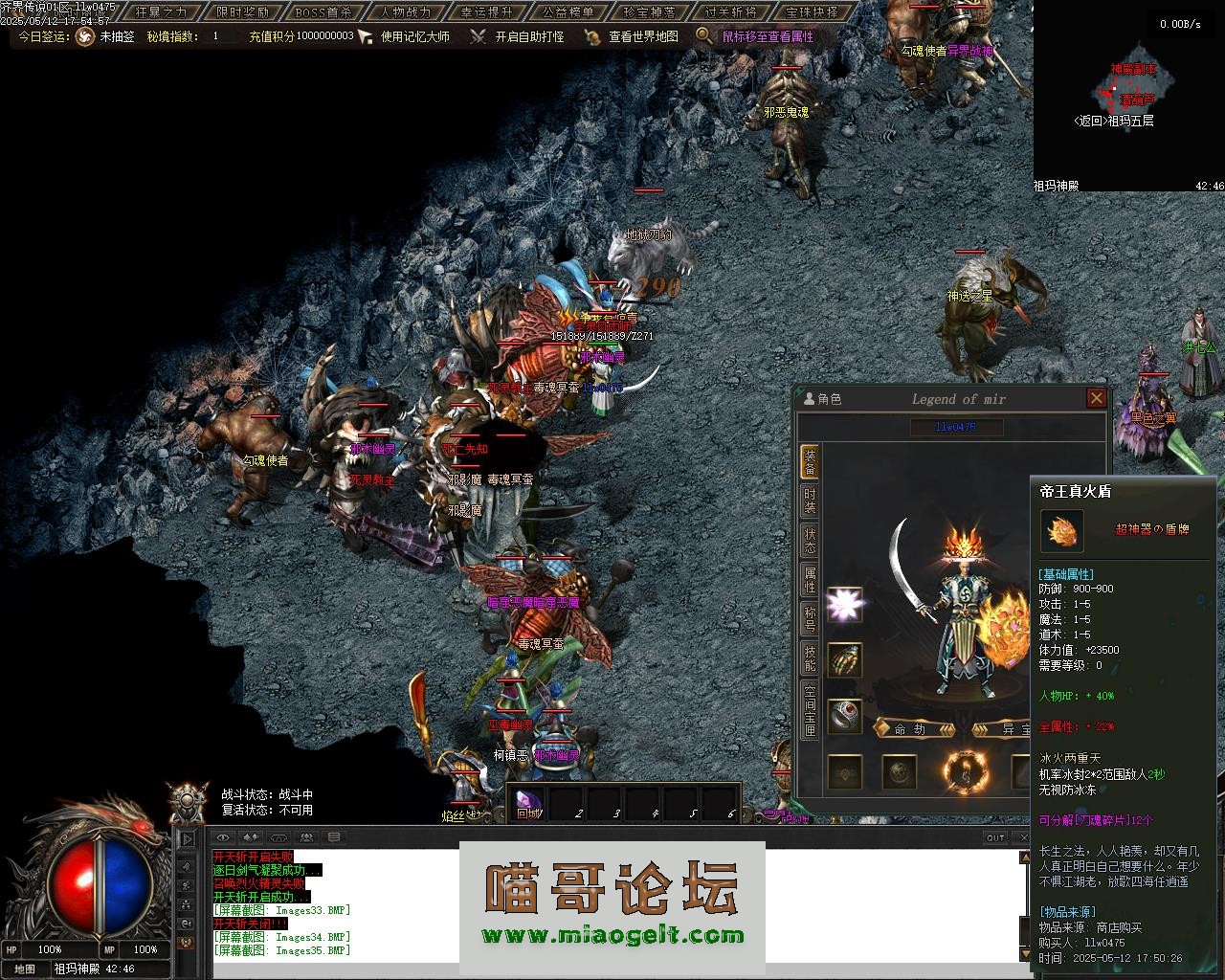Close the 角色 character window
This screenshot has height=980, width=1225.
(1097, 398)
